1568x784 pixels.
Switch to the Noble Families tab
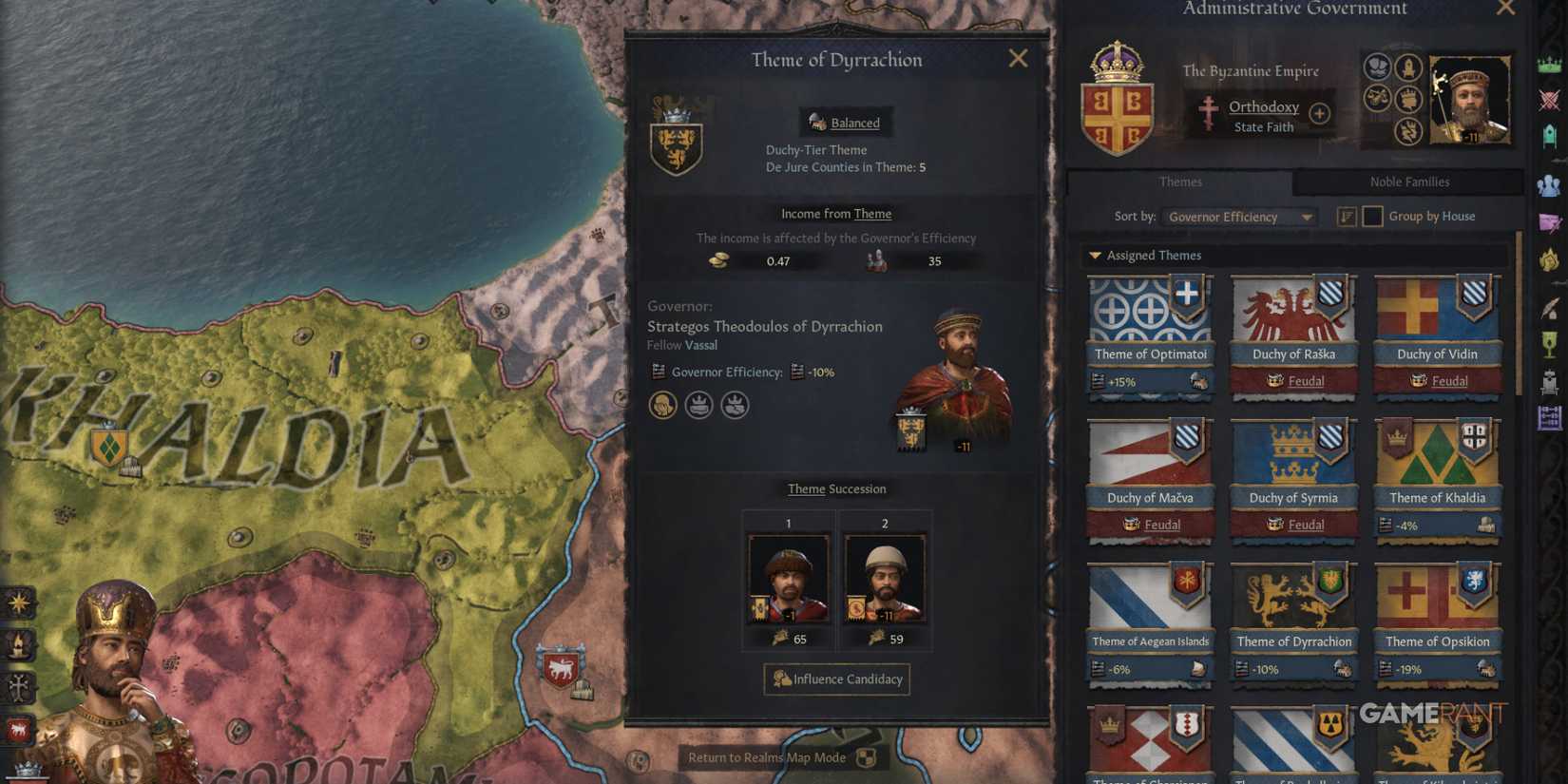point(1408,182)
